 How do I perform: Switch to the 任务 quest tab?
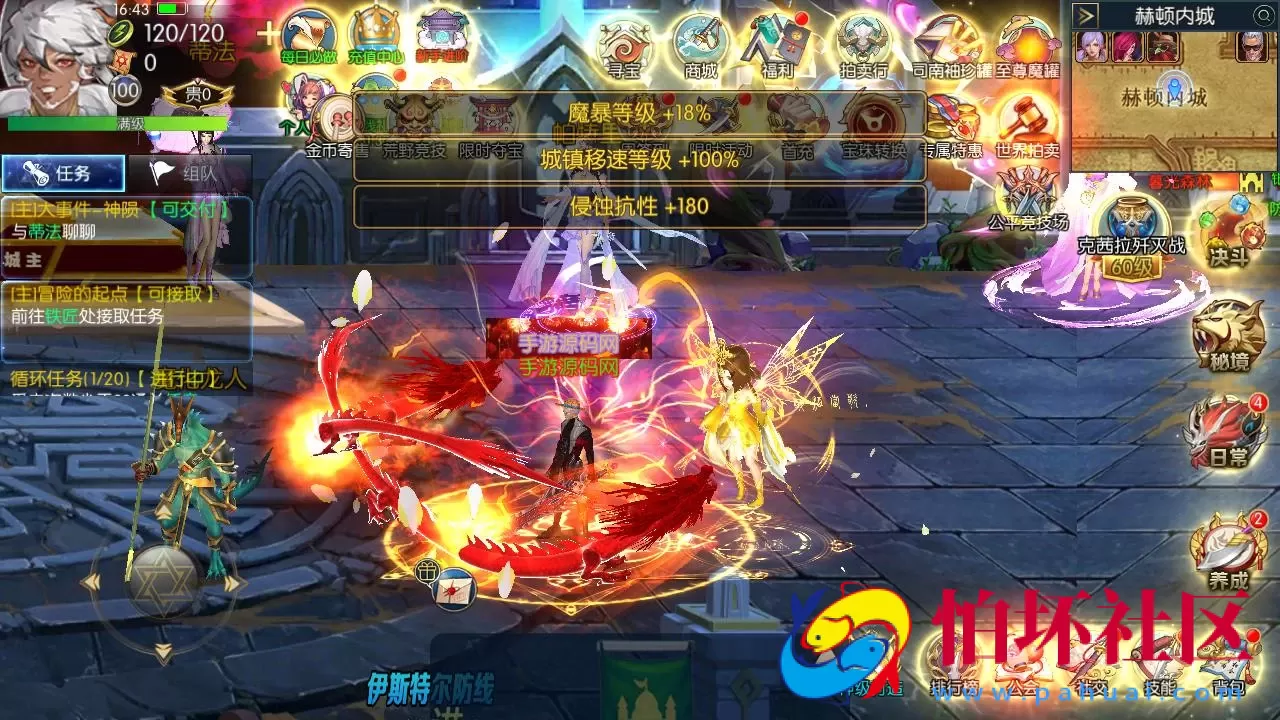tap(62, 173)
